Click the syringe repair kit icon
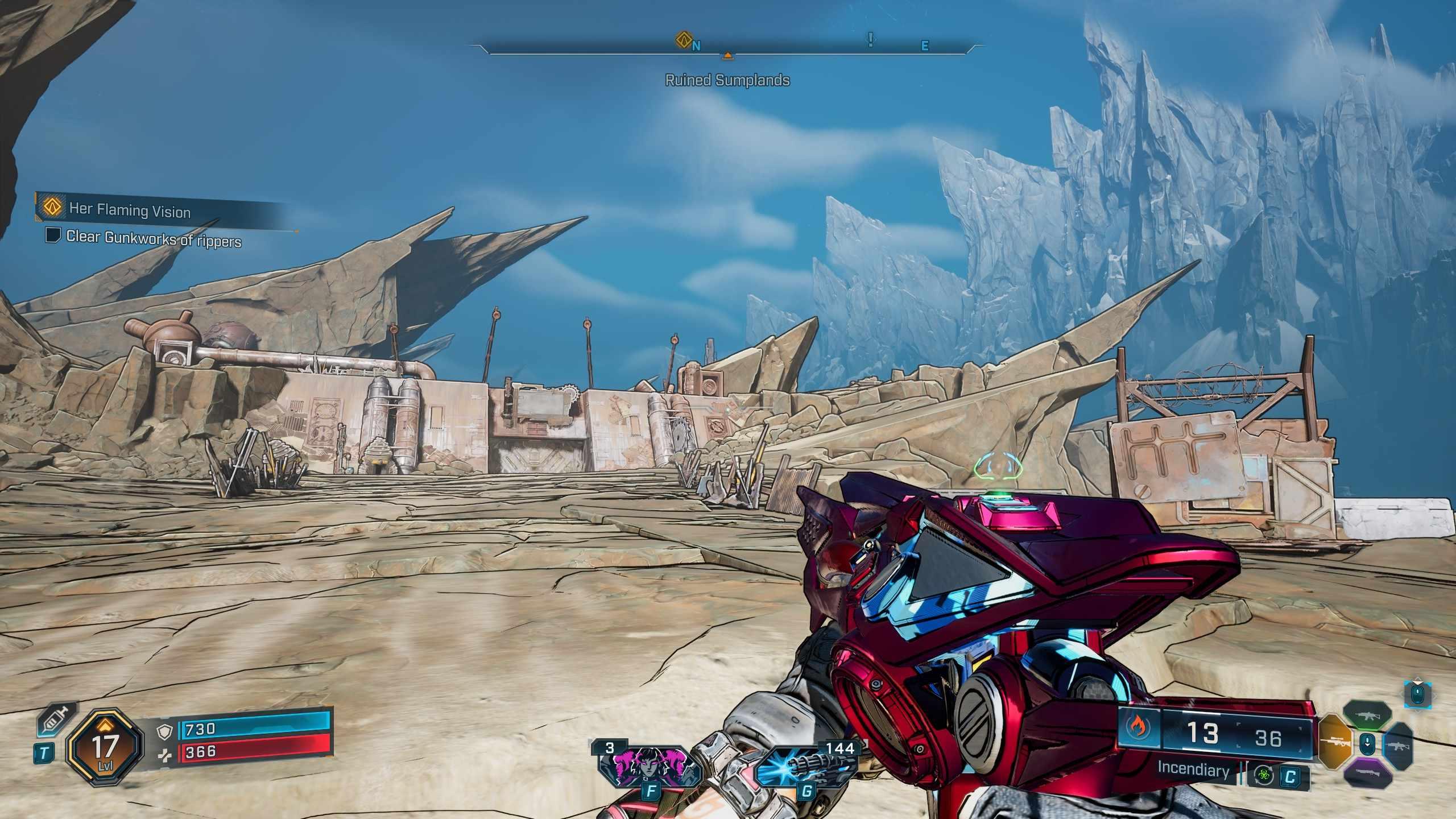Screen dimensions: 1456x819 tap(56, 721)
